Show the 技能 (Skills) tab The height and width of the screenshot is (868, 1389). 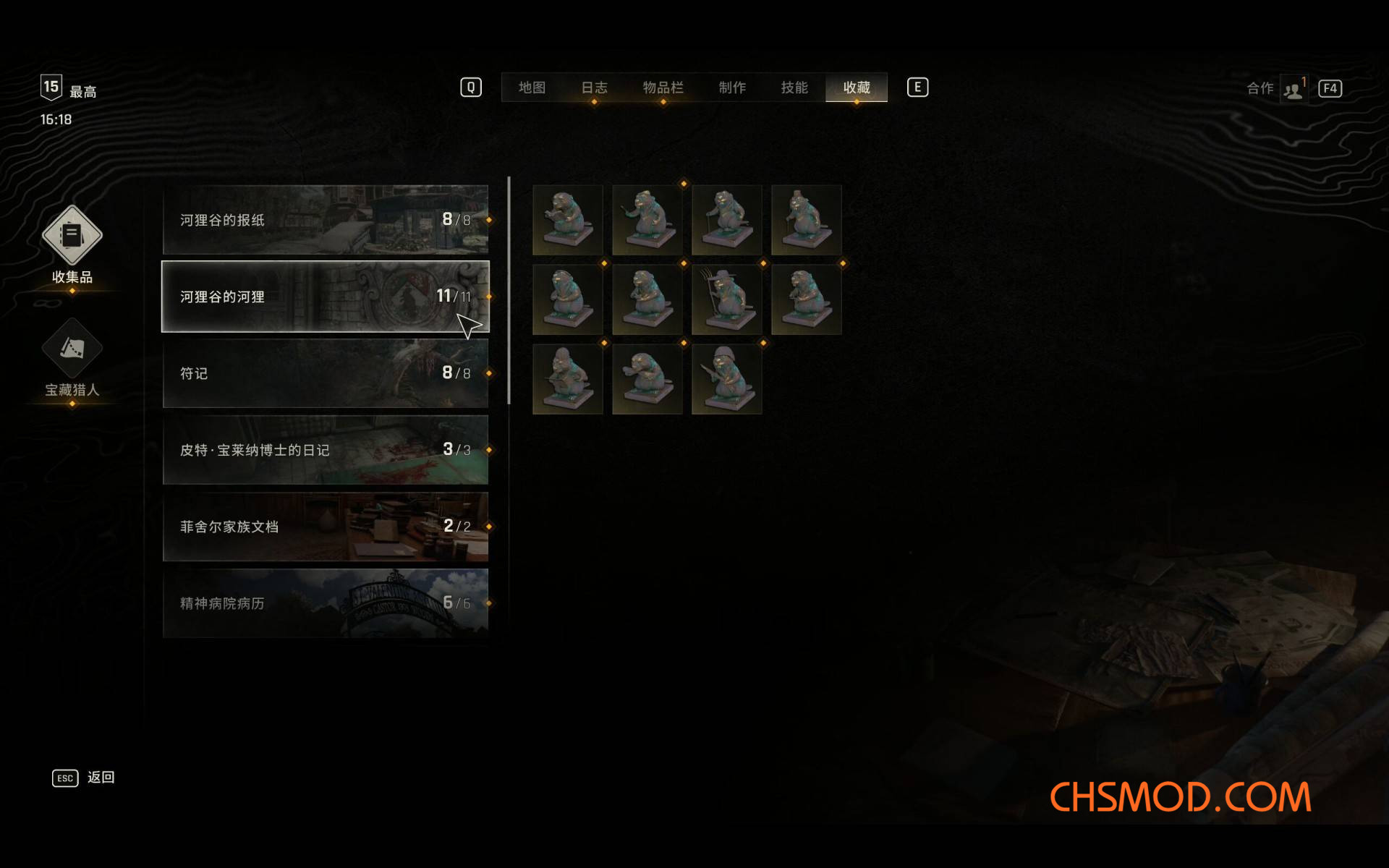pos(794,88)
